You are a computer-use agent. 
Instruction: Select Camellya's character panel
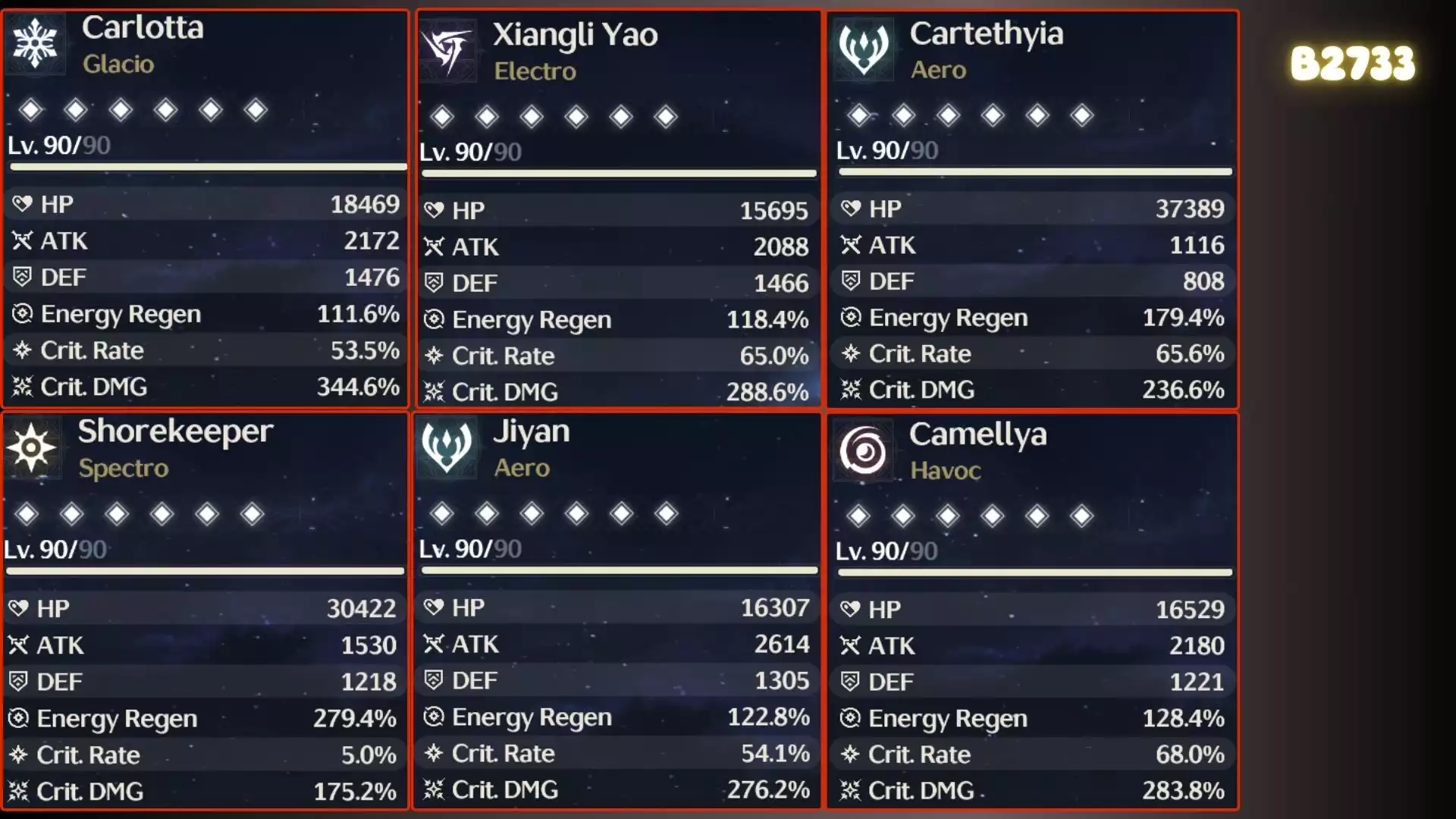coord(1032,610)
